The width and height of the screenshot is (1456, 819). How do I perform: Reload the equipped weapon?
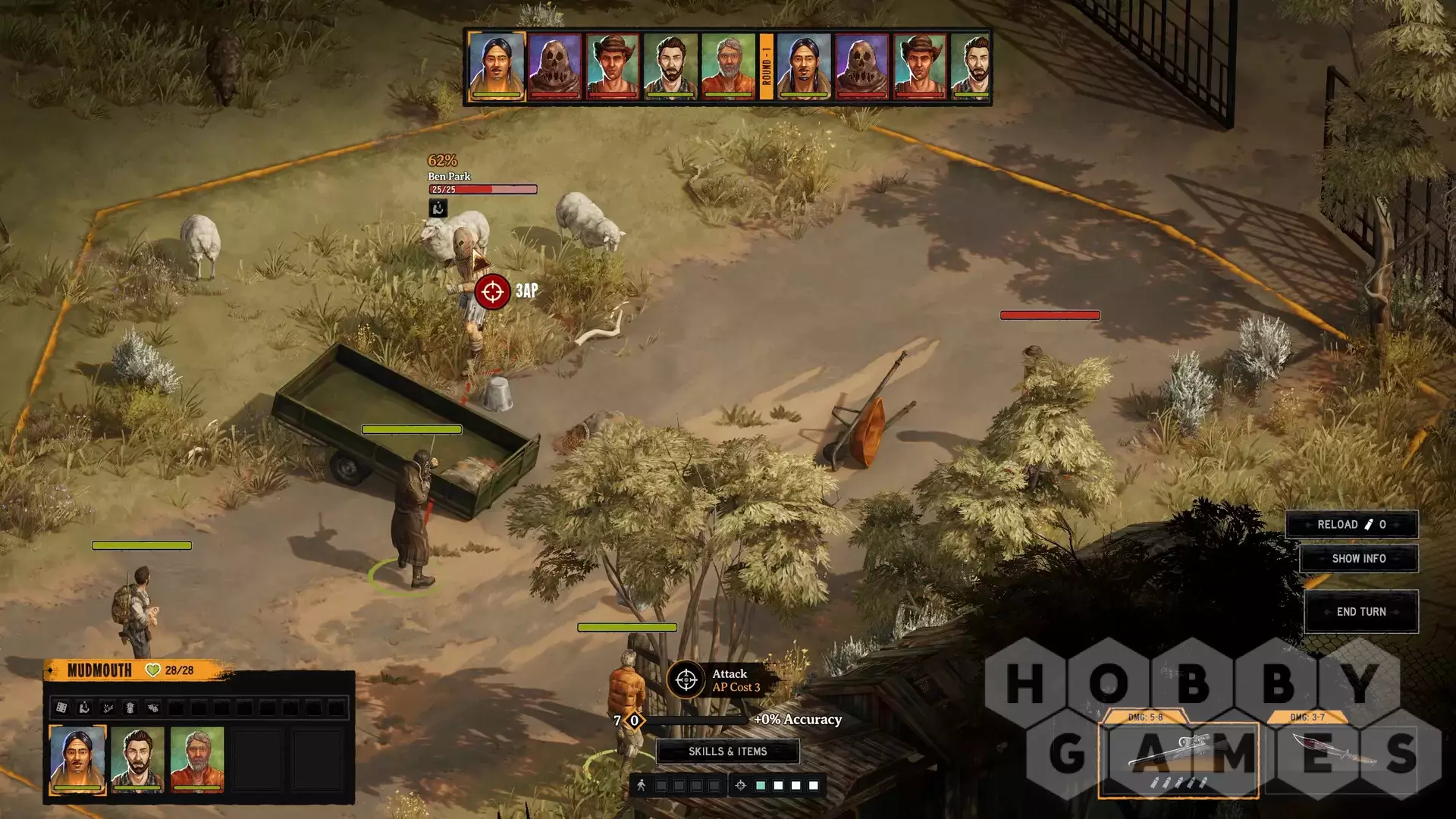(1351, 525)
